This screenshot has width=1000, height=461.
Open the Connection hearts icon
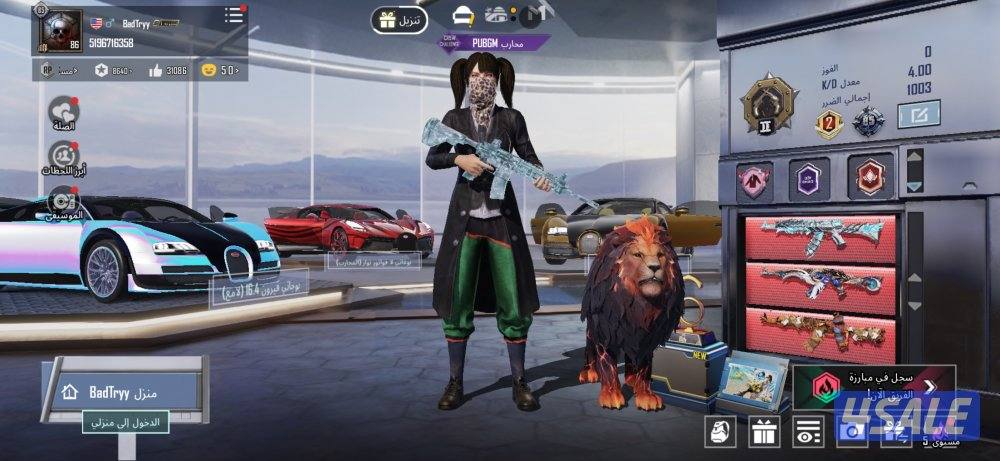point(64,113)
